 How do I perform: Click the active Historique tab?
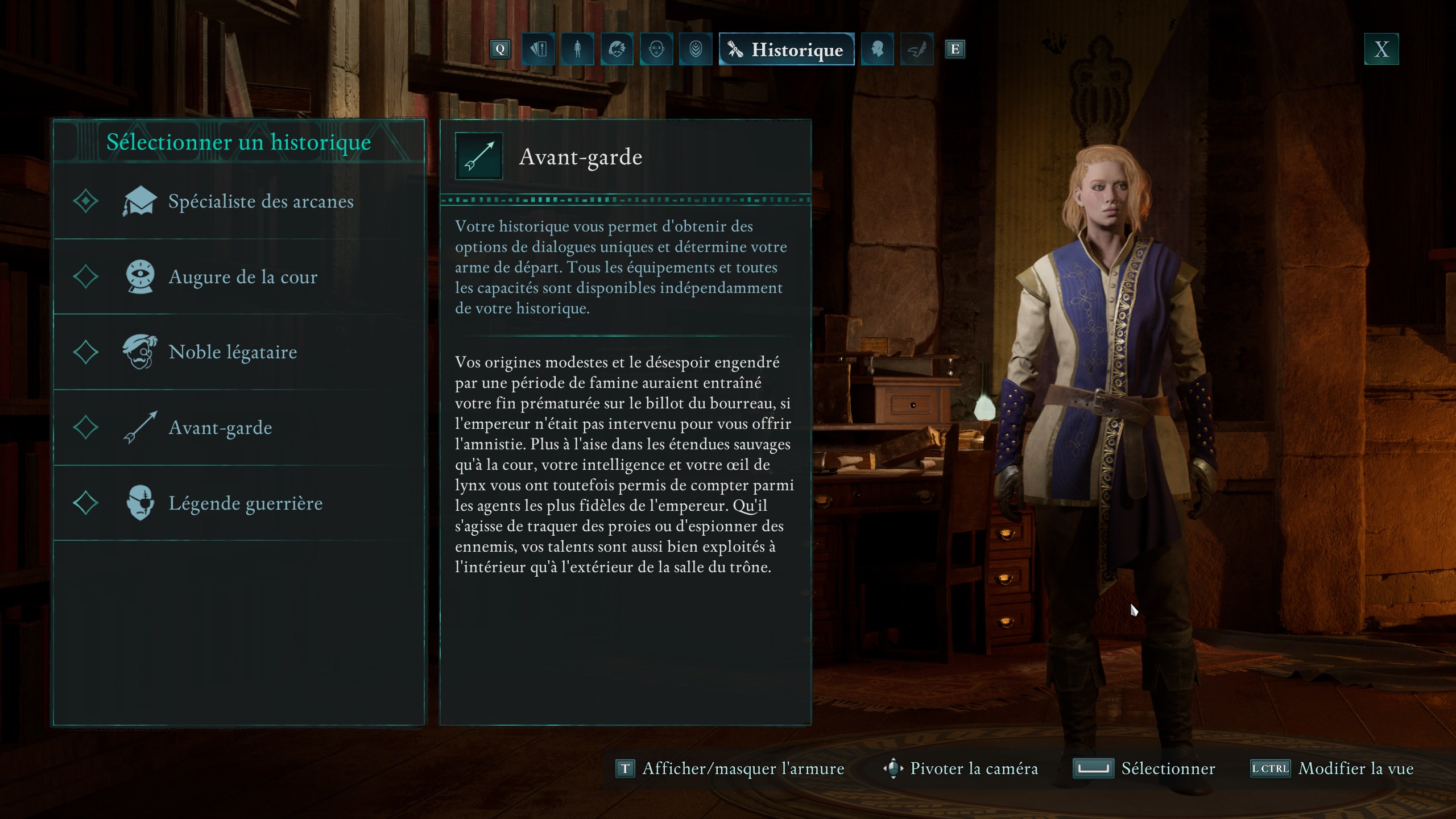point(786,49)
